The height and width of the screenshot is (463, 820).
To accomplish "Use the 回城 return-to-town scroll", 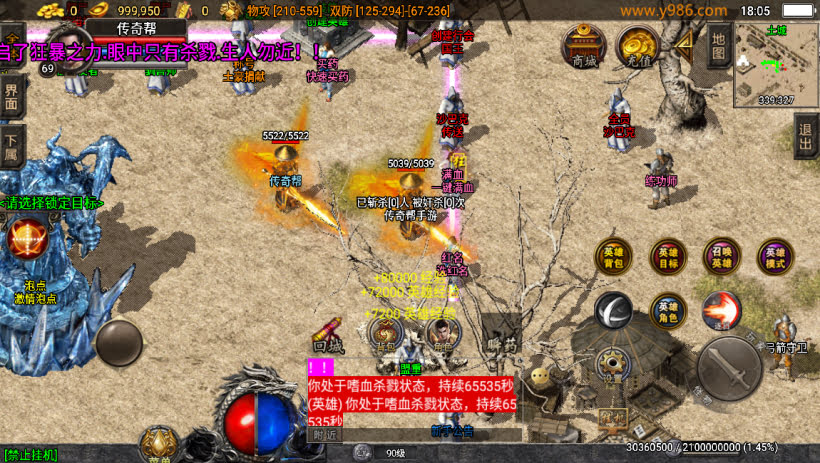I will tap(328, 335).
